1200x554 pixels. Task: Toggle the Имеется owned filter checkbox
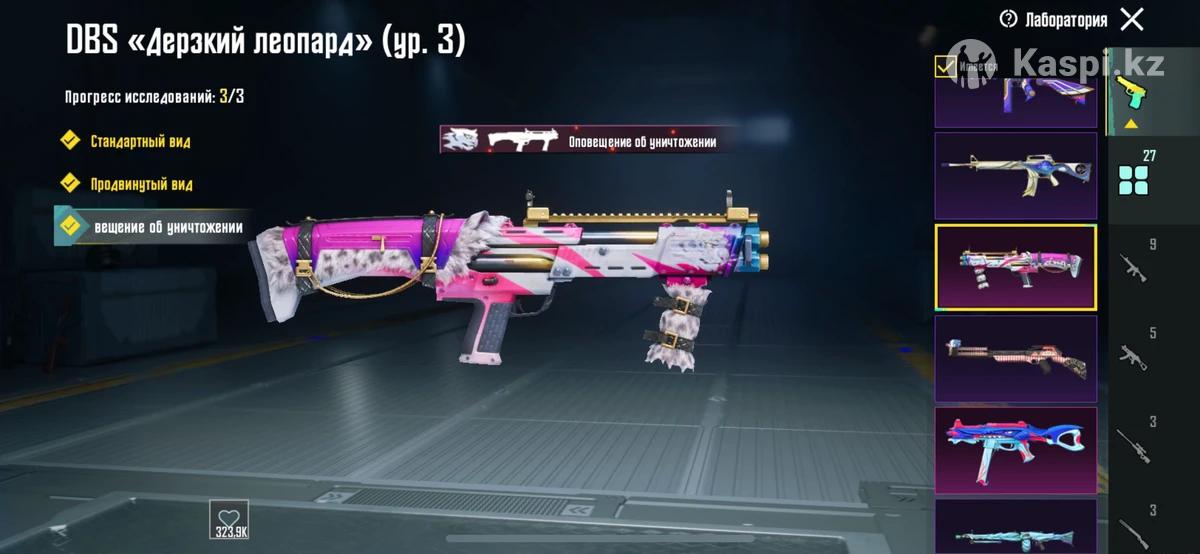pos(944,67)
